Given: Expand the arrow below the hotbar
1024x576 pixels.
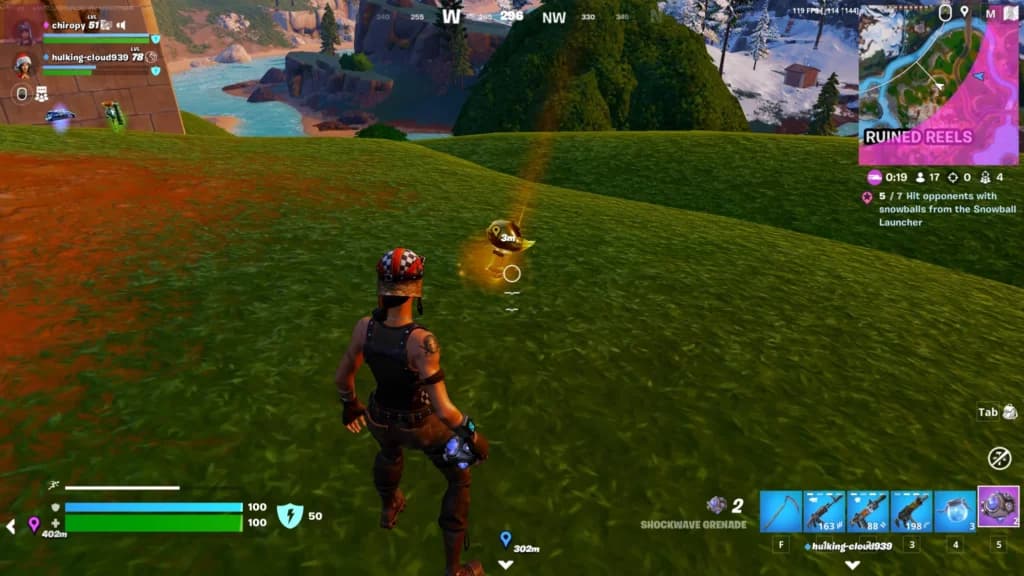Looking at the screenshot, I should (852, 564).
